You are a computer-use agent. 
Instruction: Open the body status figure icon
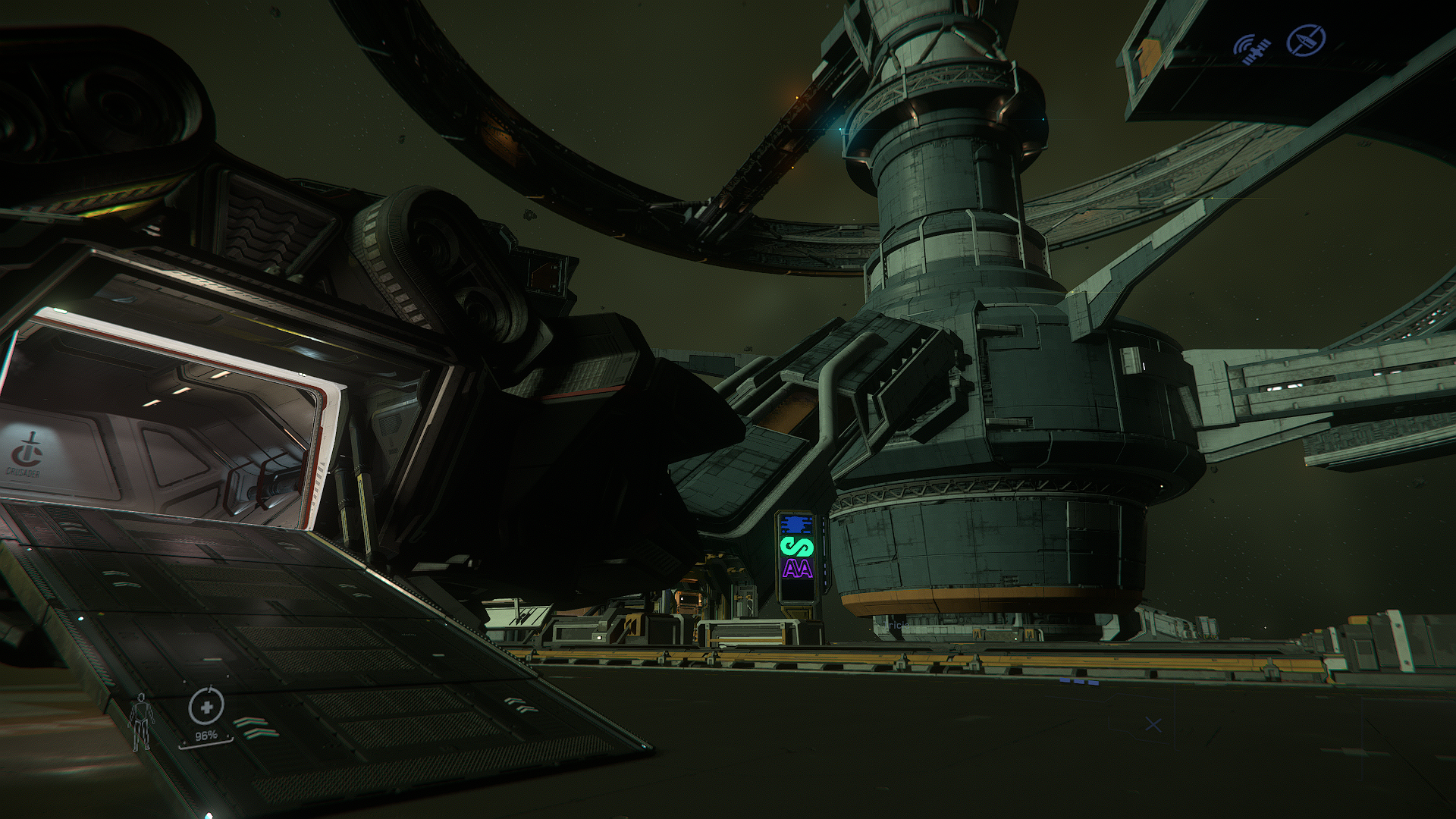coord(140,721)
